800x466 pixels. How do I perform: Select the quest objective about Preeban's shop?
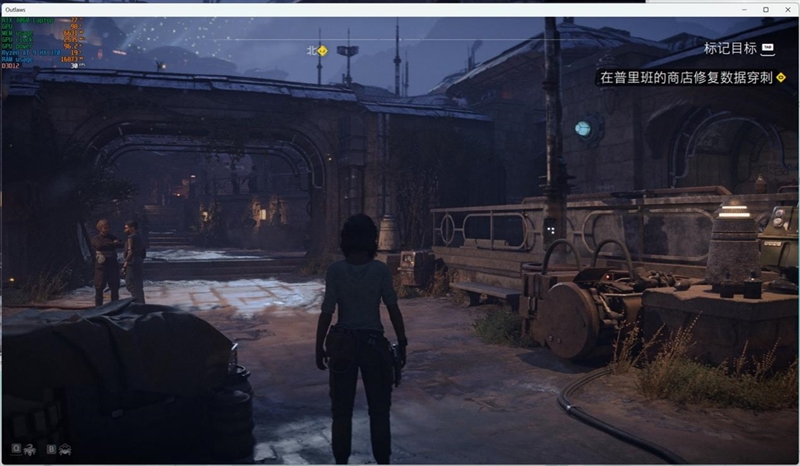click(x=685, y=77)
